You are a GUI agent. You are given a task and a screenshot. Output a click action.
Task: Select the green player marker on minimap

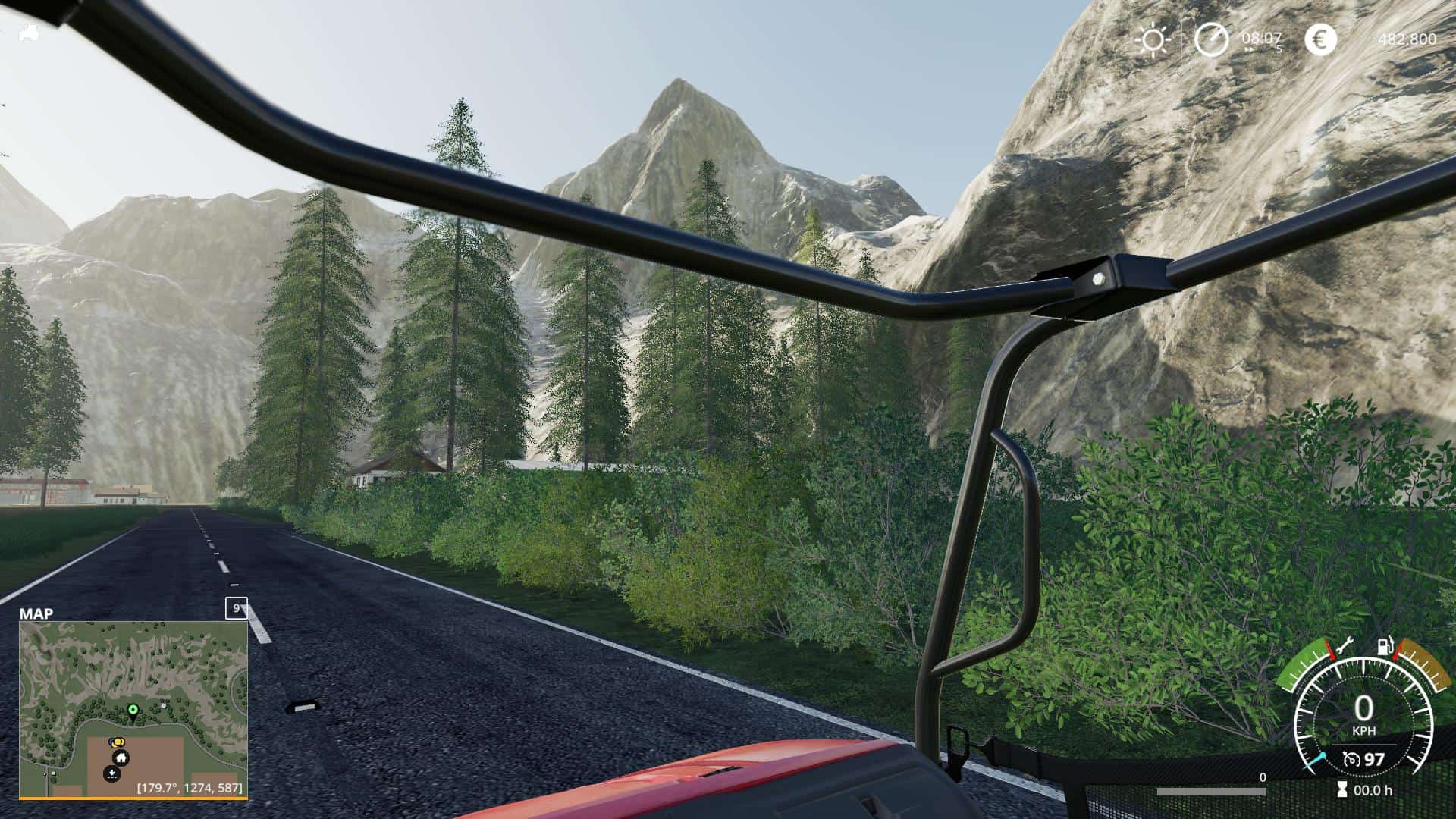click(x=133, y=710)
